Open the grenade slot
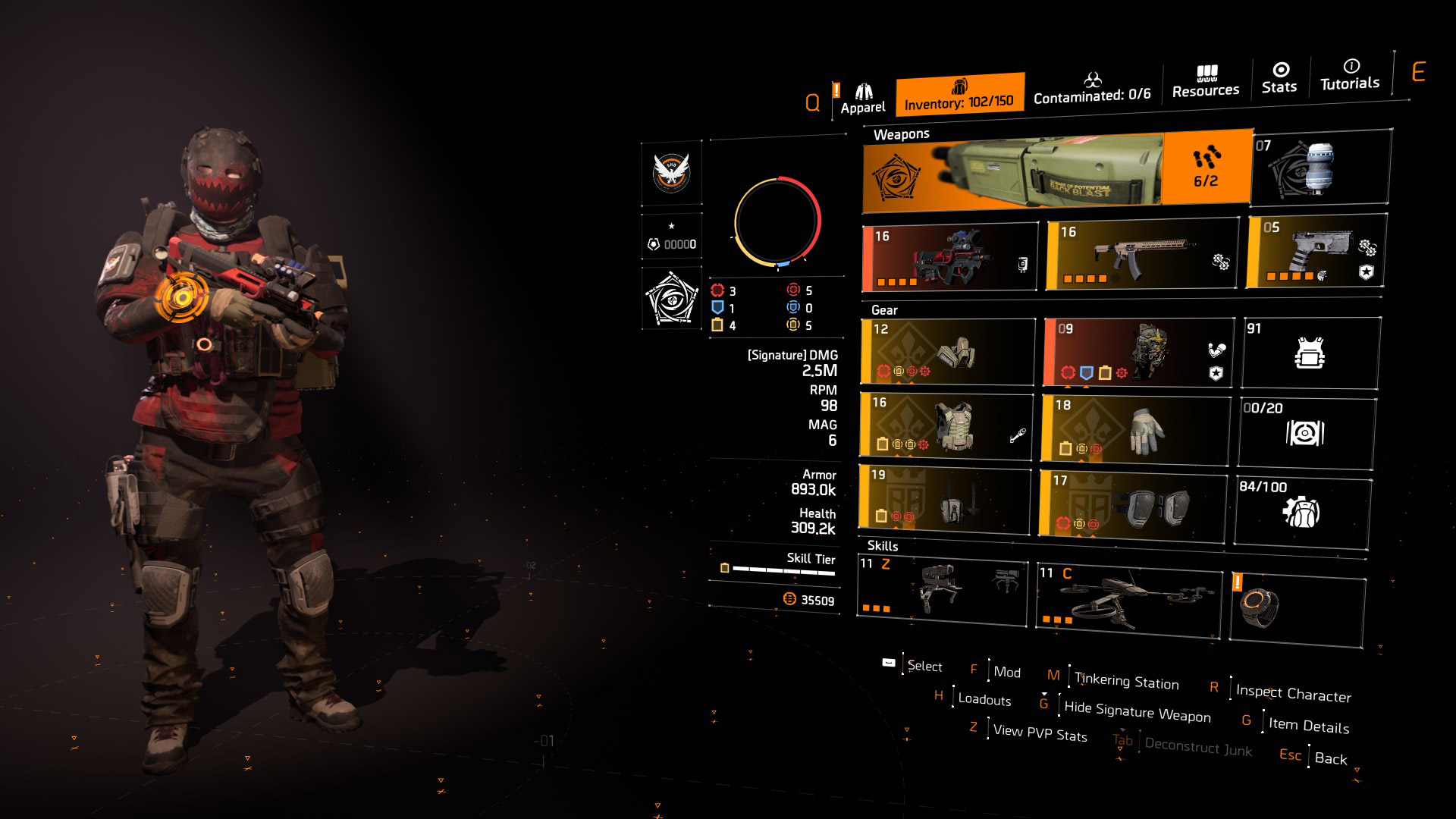Viewport: 1456px width, 819px height. [1320, 168]
